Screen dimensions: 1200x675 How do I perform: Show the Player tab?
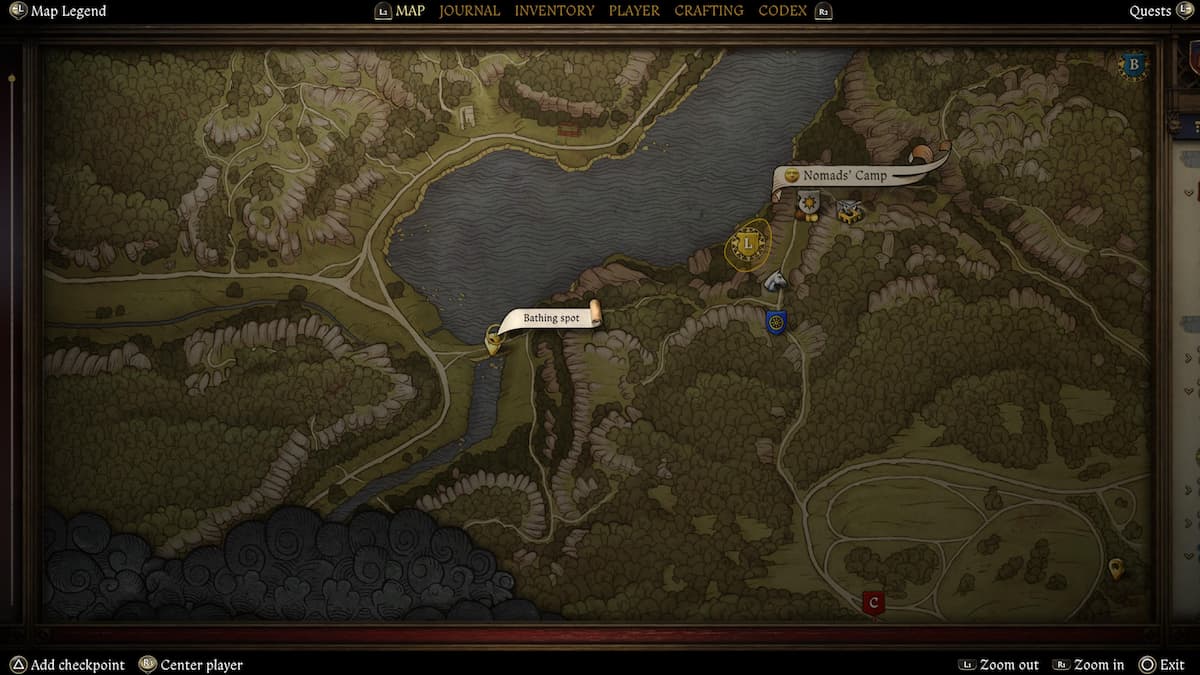tap(634, 11)
